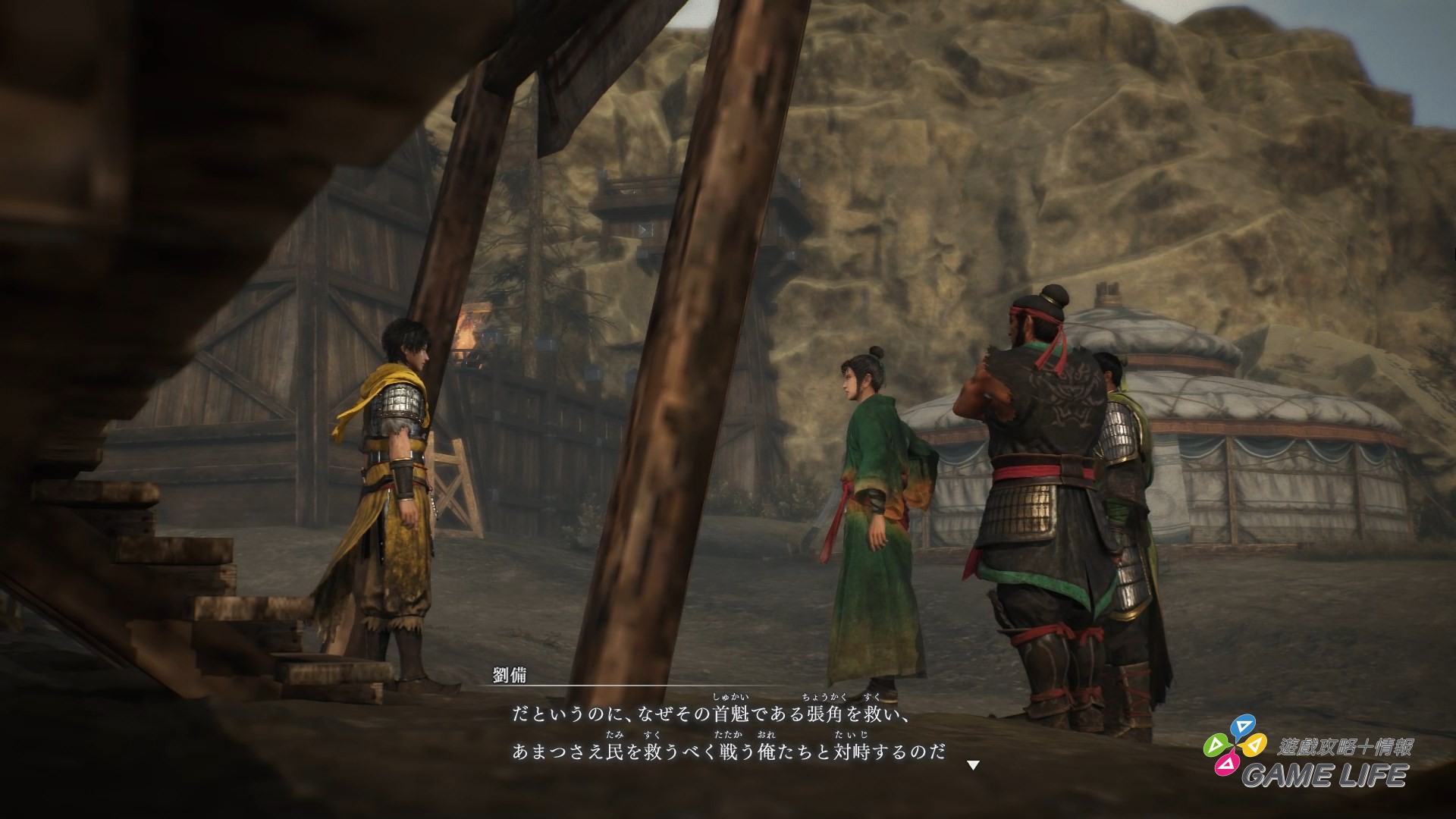Click the pink paper-plane icon in the watermark
Viewport: 1456px width, 819px height.
click(x=1226, y=766)
